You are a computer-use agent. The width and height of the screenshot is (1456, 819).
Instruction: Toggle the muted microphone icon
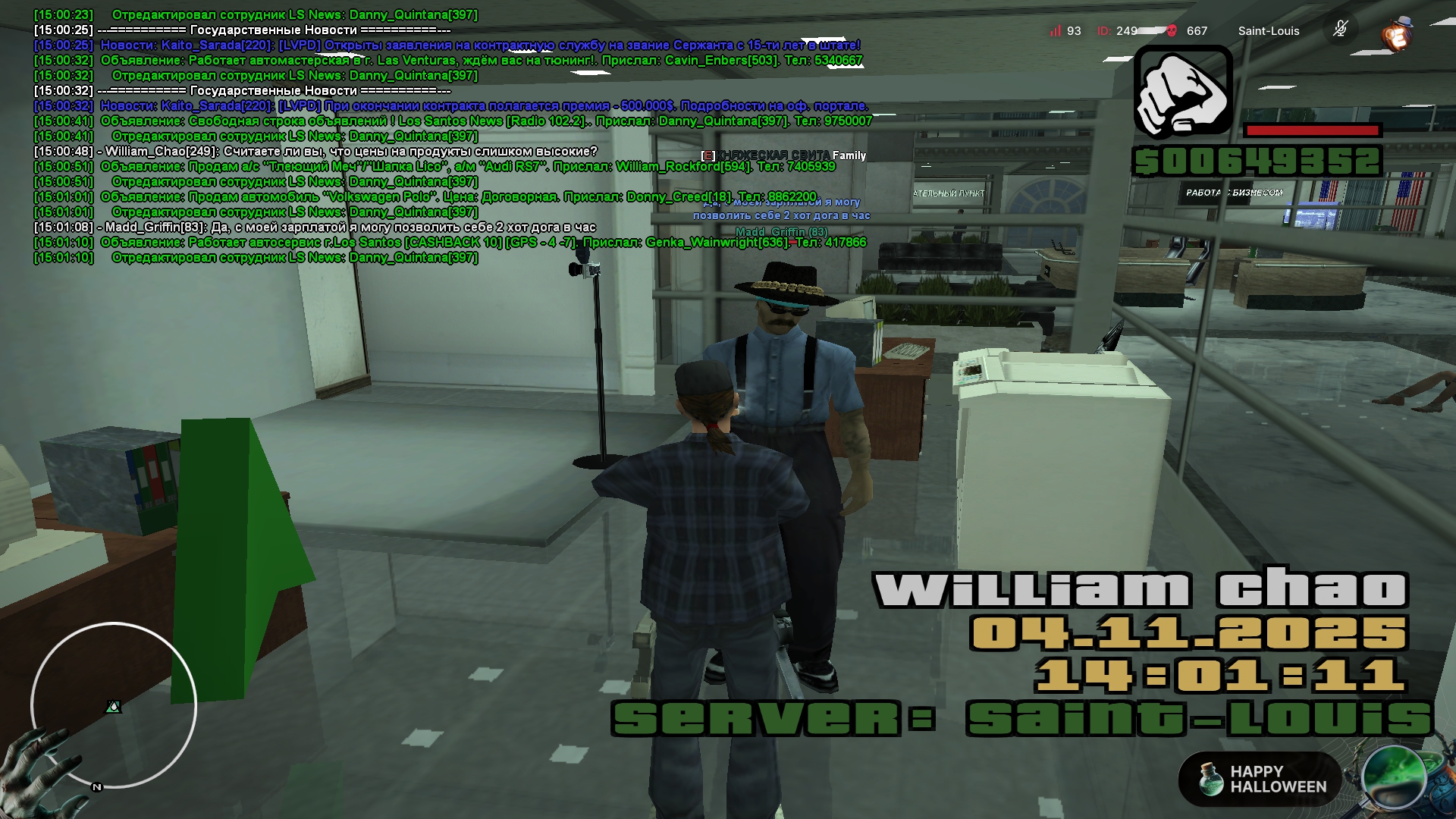pyautogui.click(x=1340, y=30)
